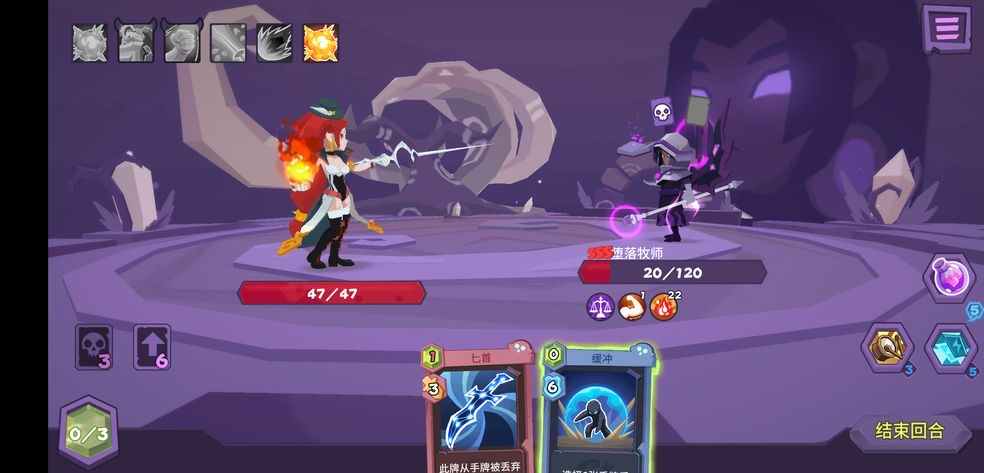Open the up-arrow draw pile

pyautogui.click(x=152, y=347)
